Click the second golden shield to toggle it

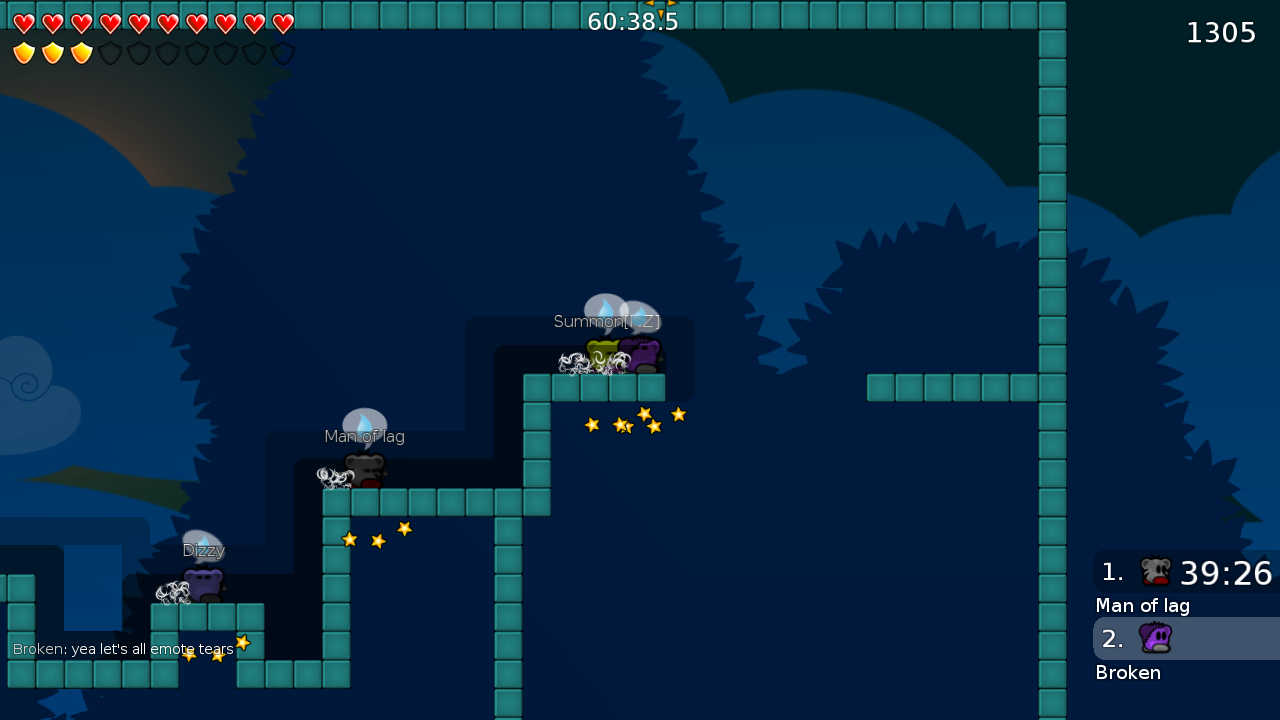[x=52, y=53]
